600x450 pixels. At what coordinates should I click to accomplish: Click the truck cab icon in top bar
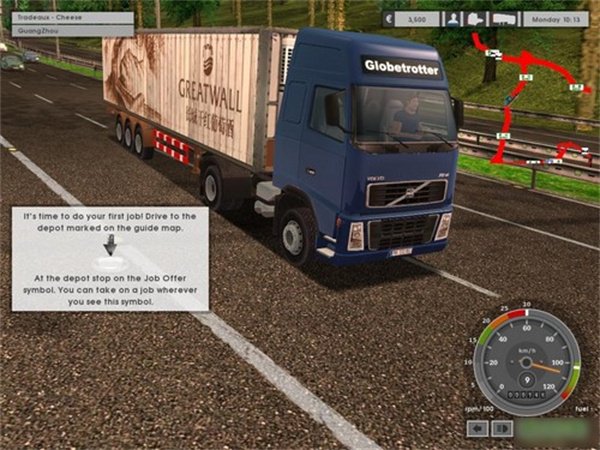coord(476,18)
